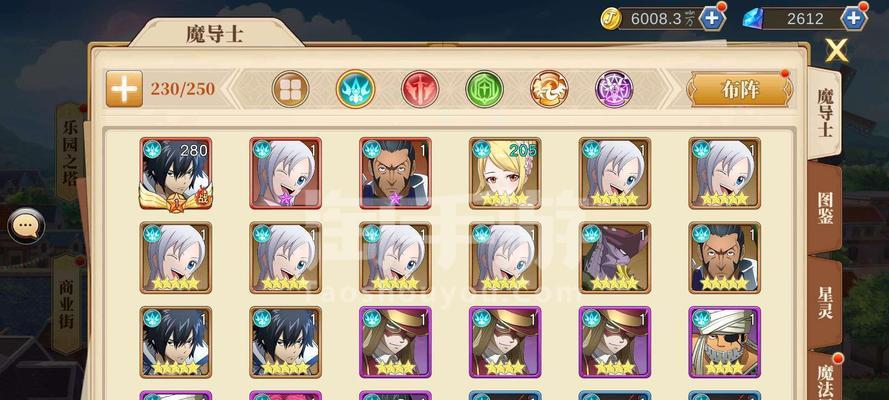Select the level 280 dark-haired hero card
This screenshot has height=400, width=889.
click(175, 173)
